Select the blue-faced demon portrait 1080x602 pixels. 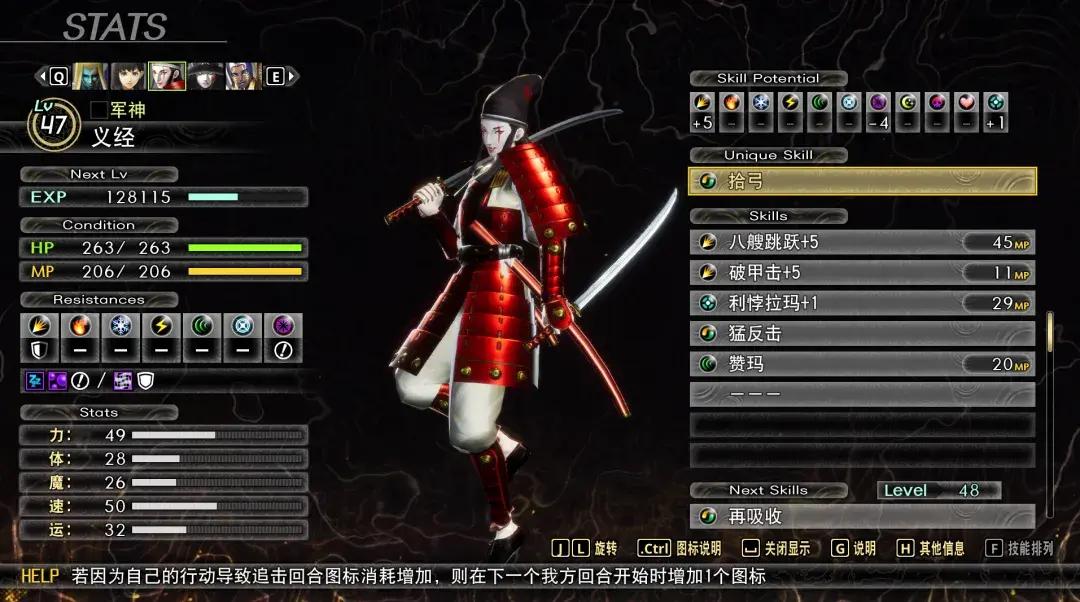pyautogui.click(x=89, y=76)
